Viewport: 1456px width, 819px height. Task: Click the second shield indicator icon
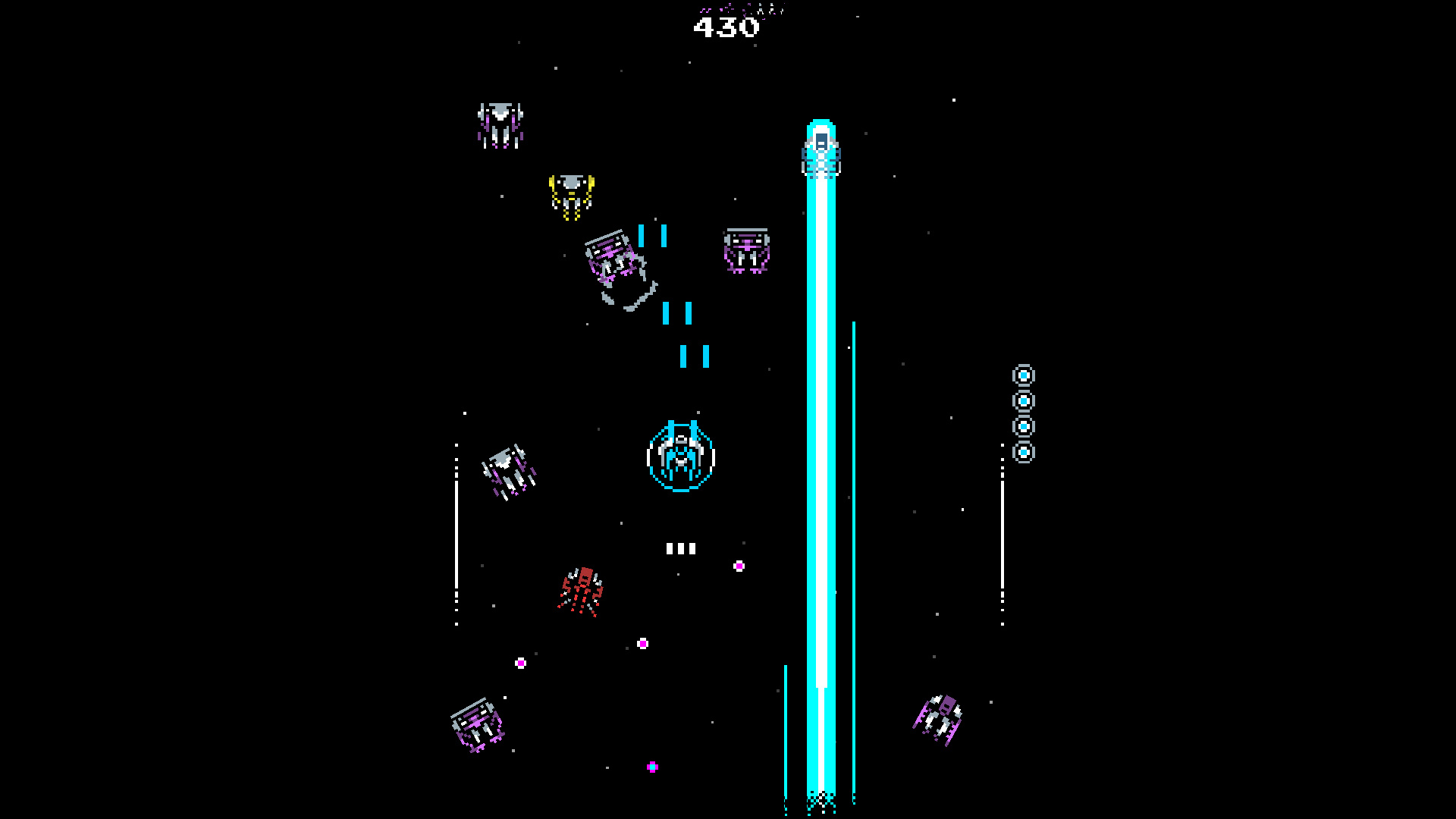click(x=1025, y=400)
